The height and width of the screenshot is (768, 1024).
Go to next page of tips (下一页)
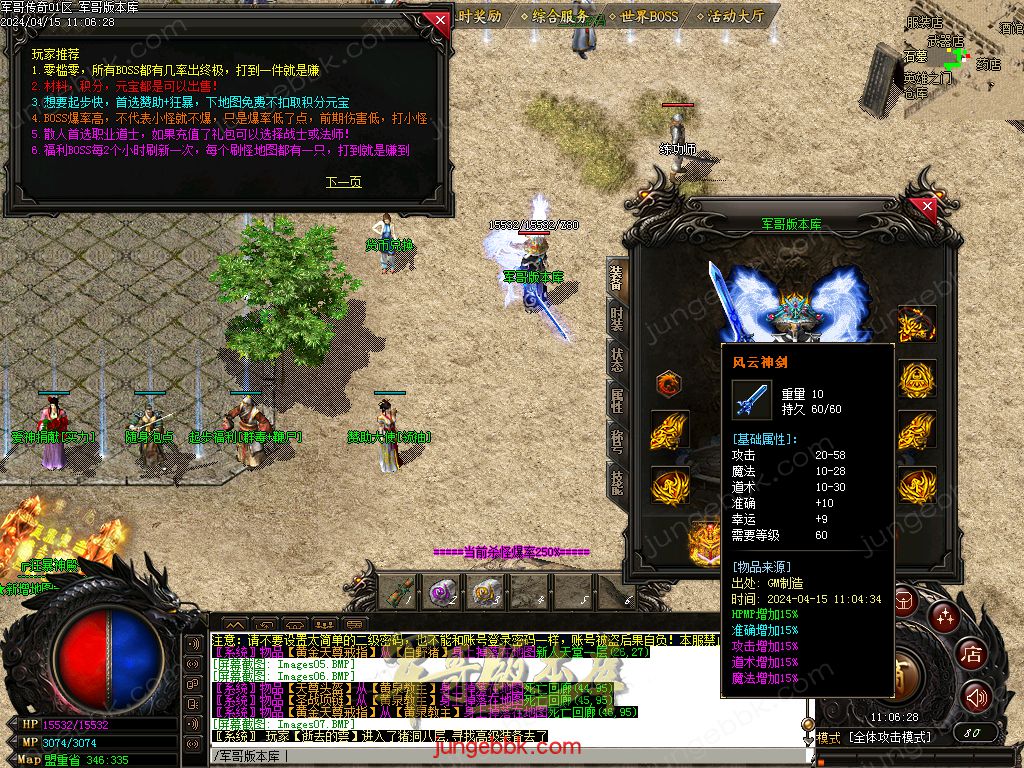pos(343,182)
